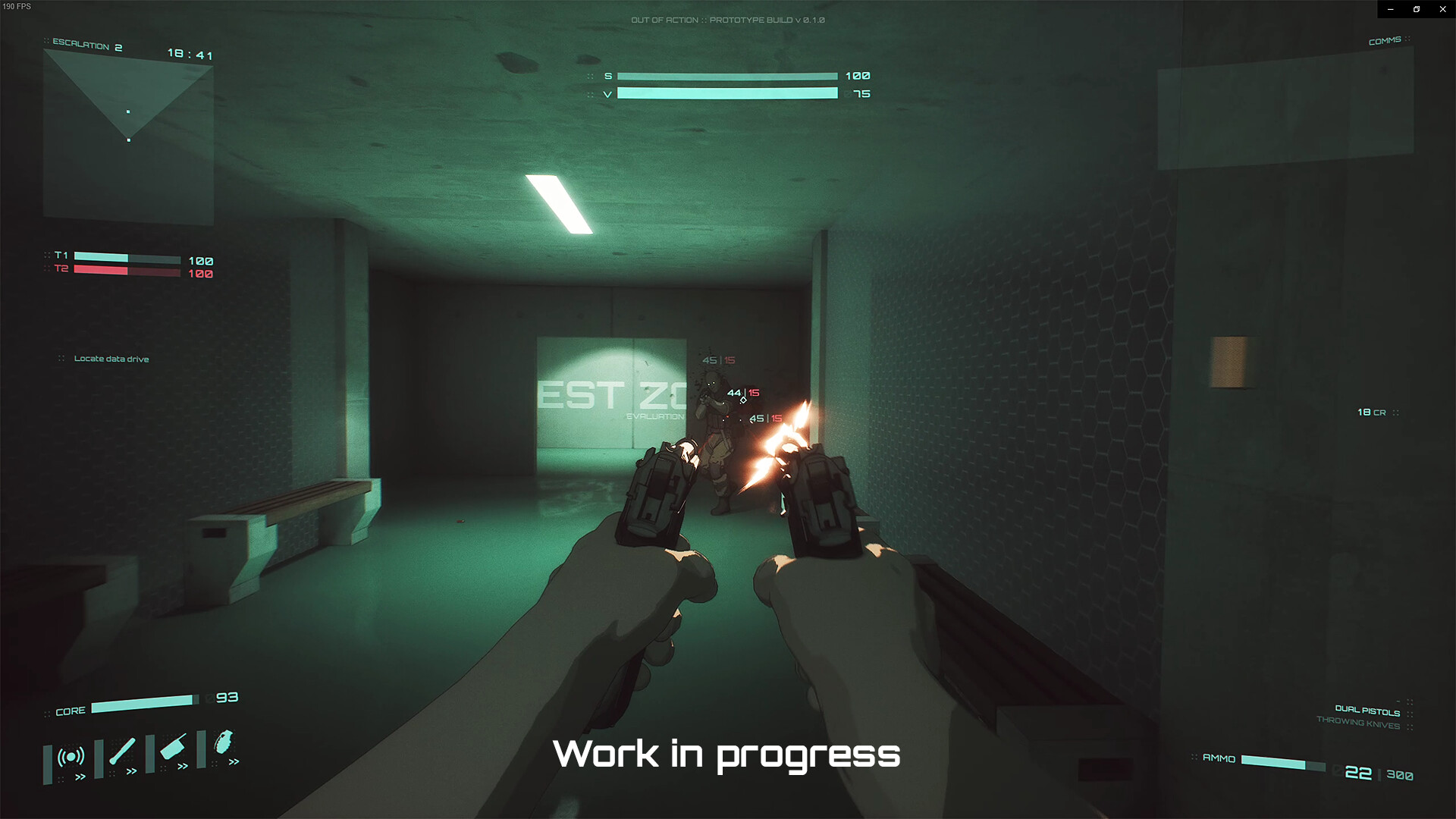Select the baseball bat melee icon
The image size is (1456, 819).
tap(121, 752)
